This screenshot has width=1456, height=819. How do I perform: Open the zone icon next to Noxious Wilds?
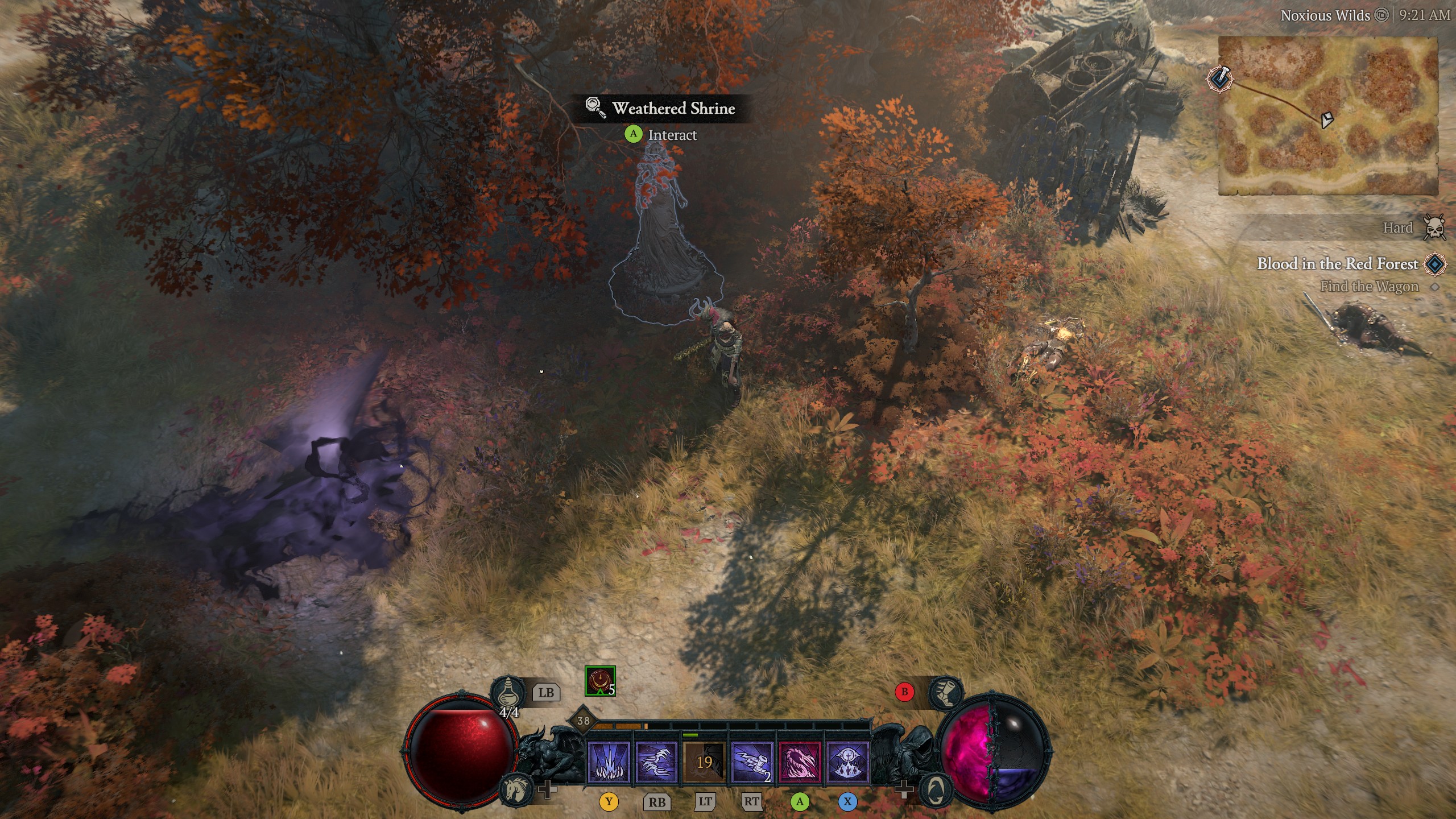coord(1382,16)
